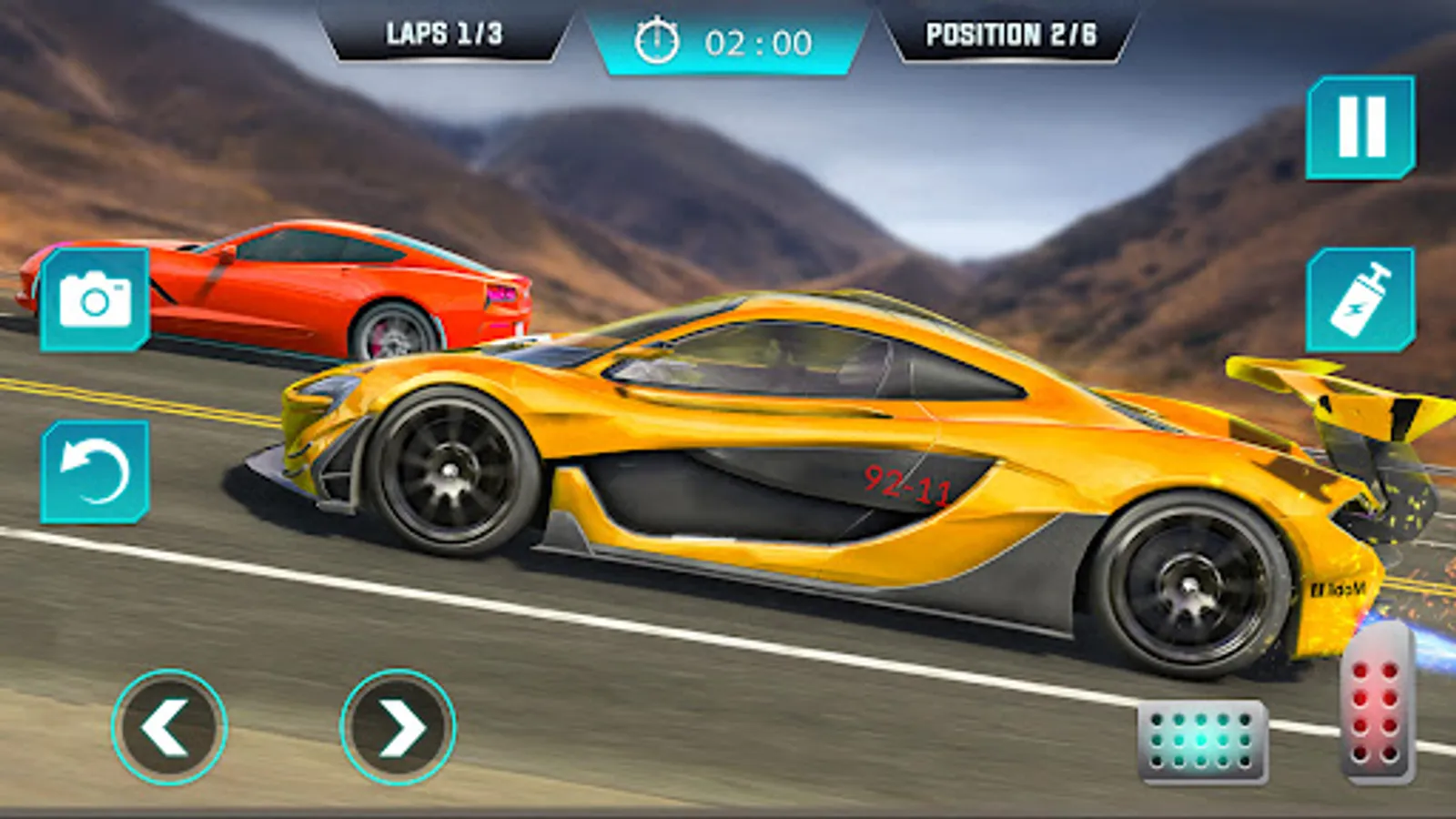Reset the car with the circular arrow
1456x819 pixels.
pyautogui.click(x=95, y=472)
